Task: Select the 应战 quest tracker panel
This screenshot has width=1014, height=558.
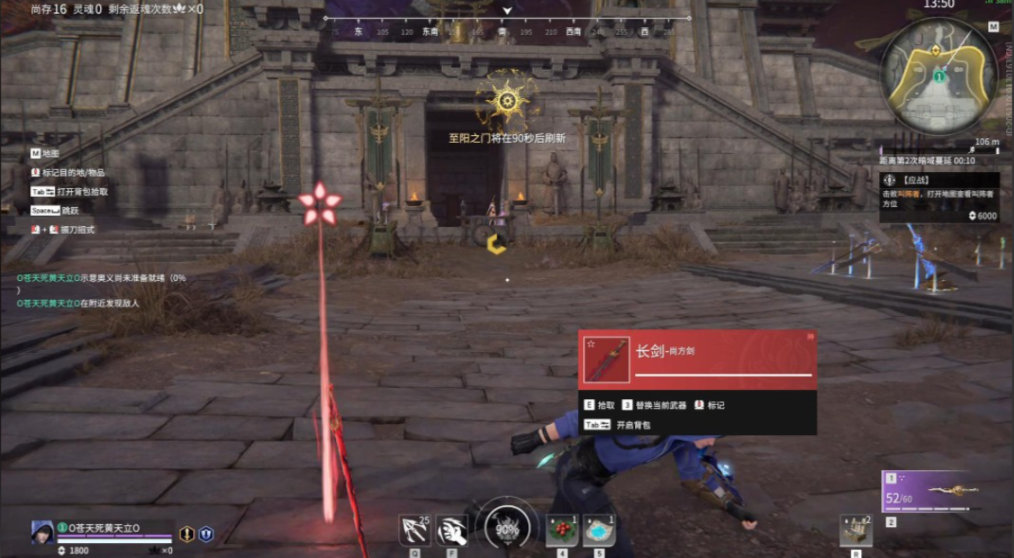Action: [x=936, y=196]
